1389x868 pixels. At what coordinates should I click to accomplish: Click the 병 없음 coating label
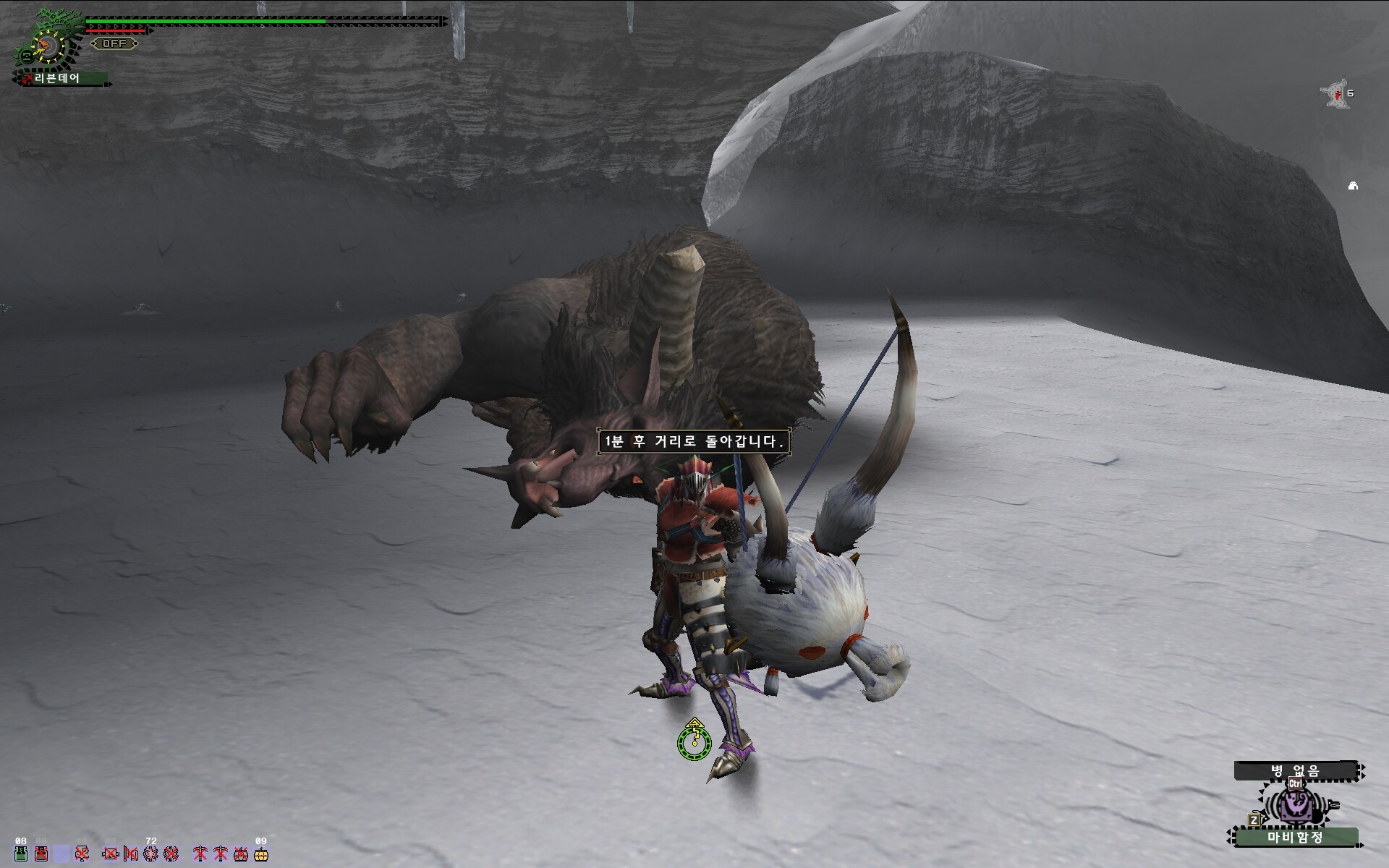pos(1295,771)
